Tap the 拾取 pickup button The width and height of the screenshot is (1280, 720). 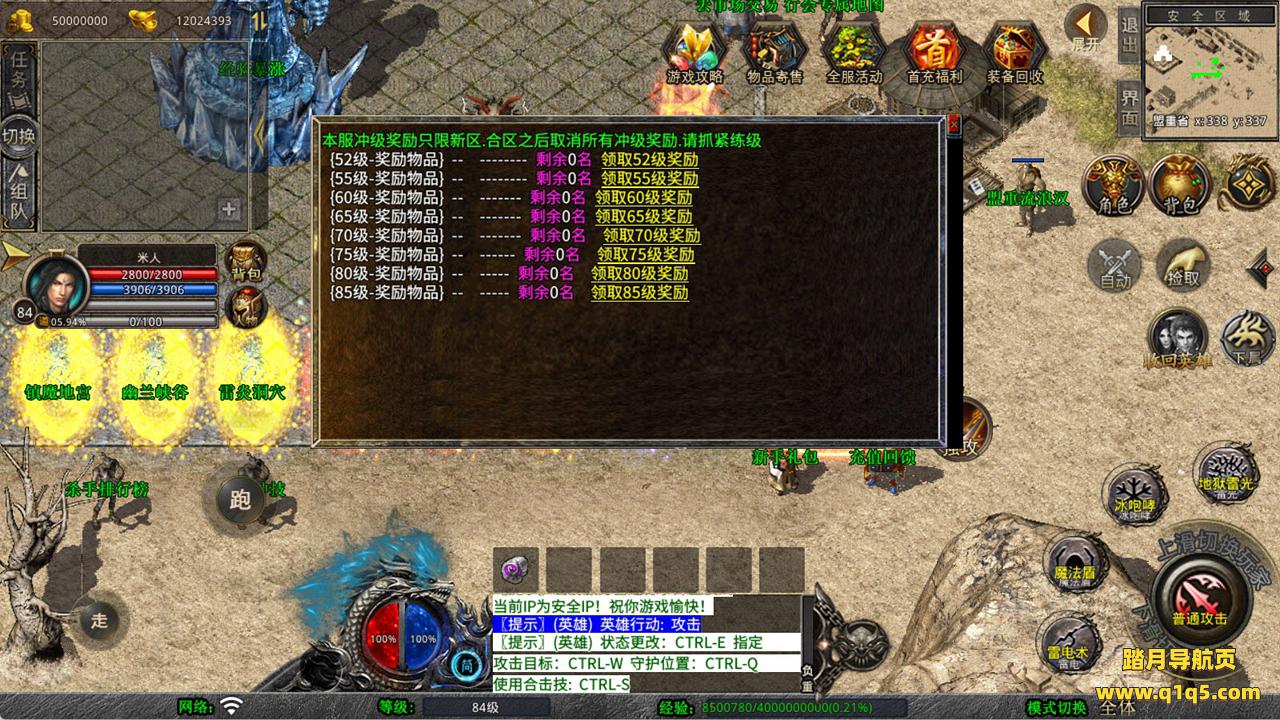pos(1183,264)
